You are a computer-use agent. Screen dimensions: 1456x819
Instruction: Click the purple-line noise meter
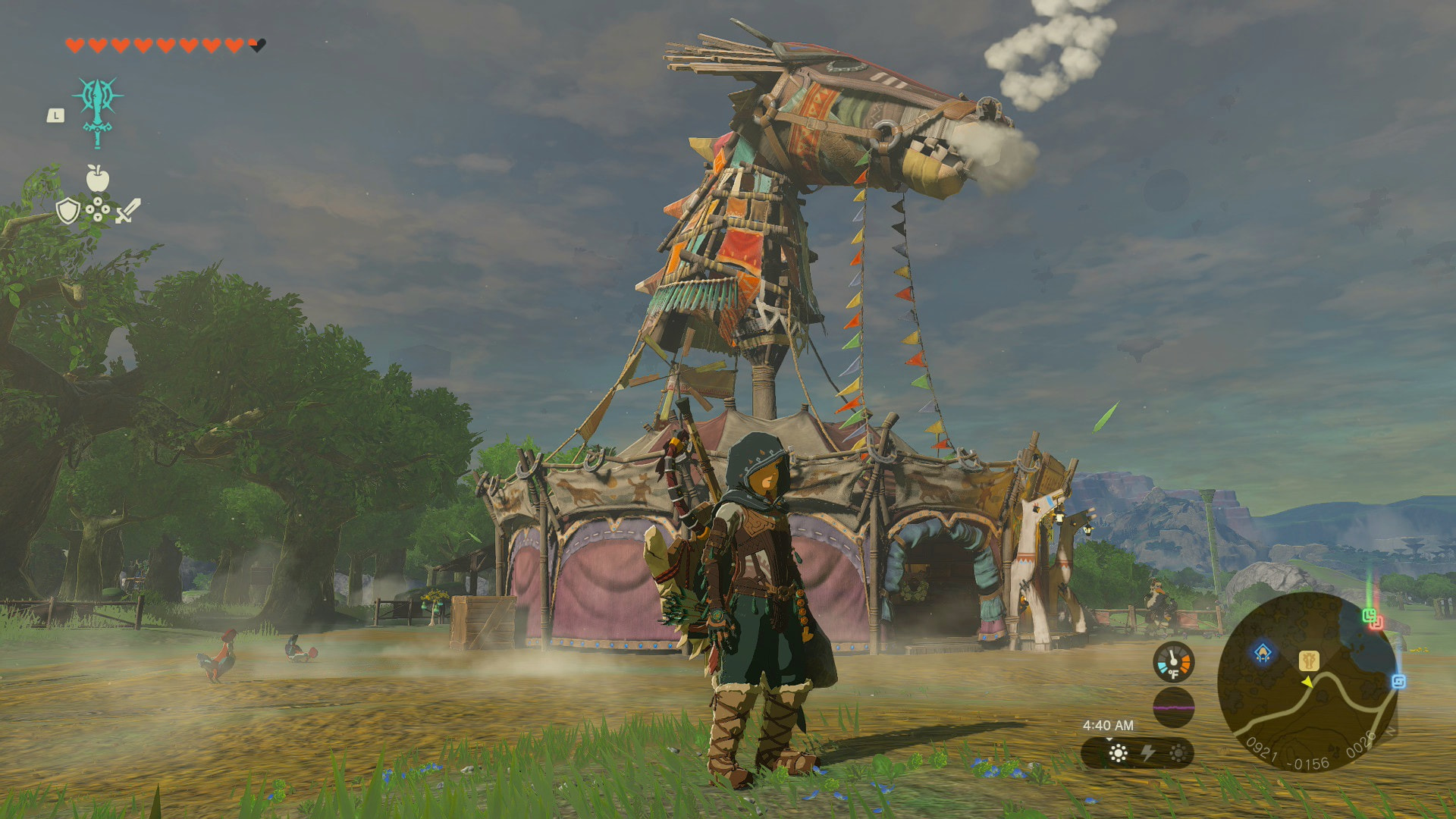pyautogui.click(x=1173, y=708)
